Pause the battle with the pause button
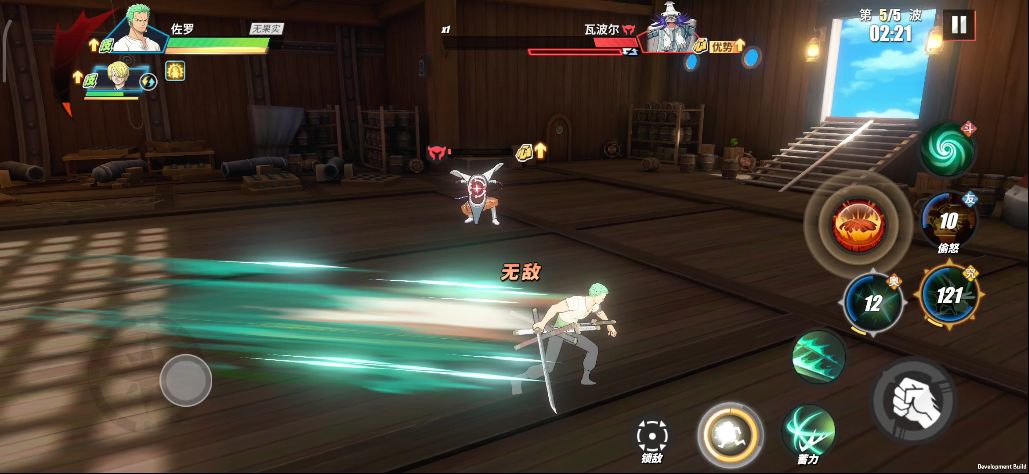Viewport: 1029px width, 474px height. [x=958, y=25]
